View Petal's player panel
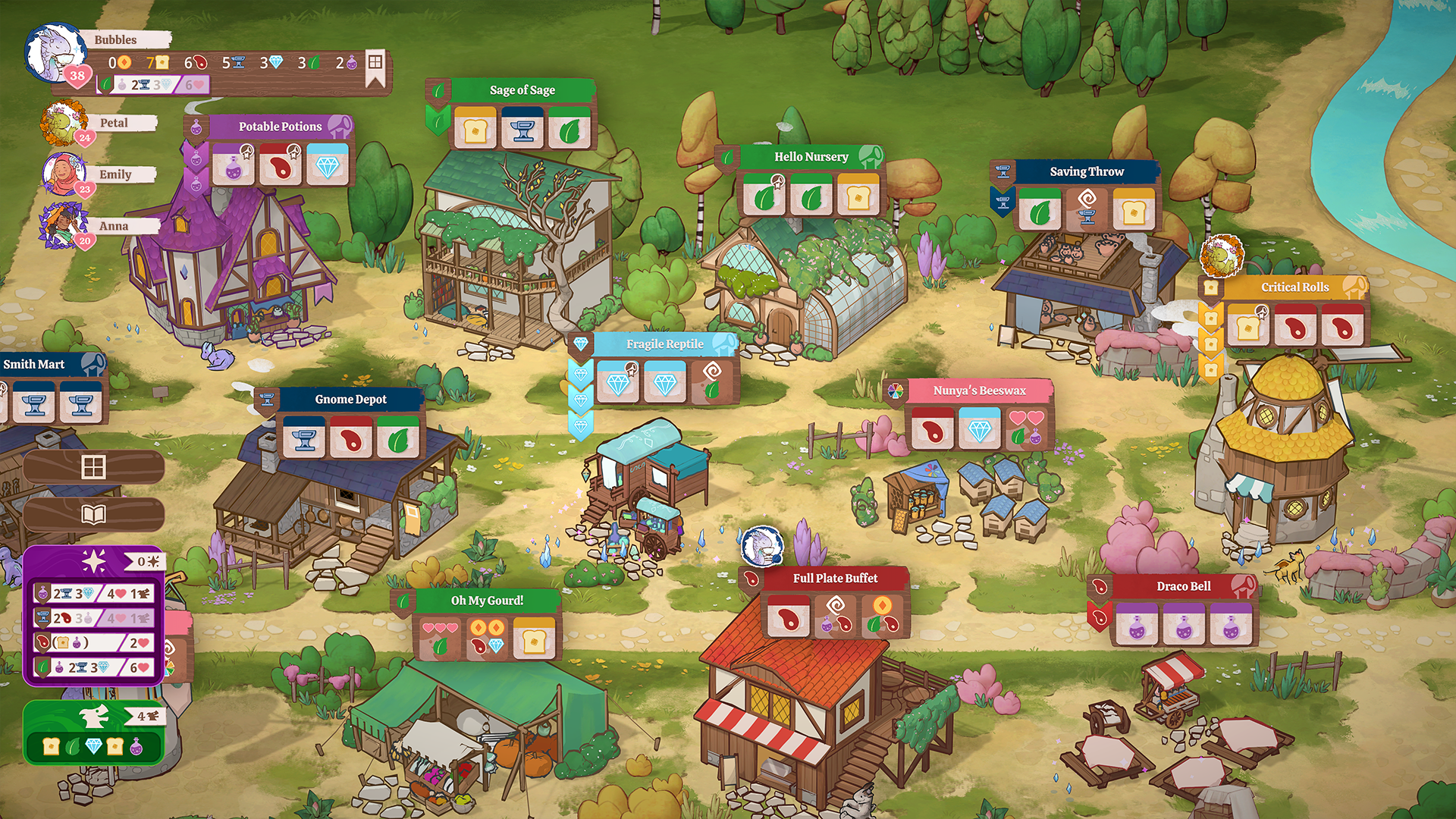Viewport: 1456px width, 819px height. point(114,124)
